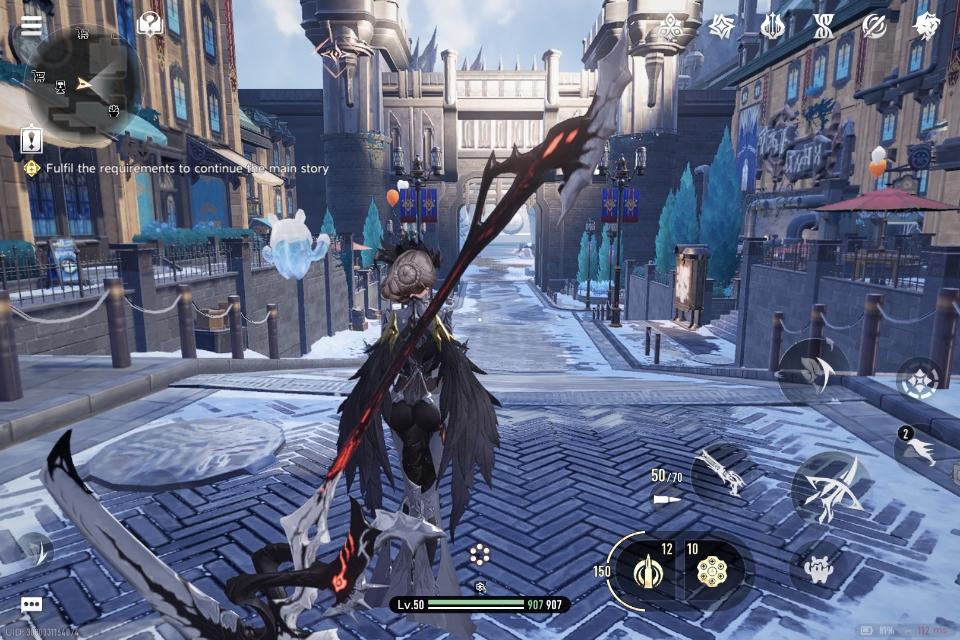Open the hamburger main menu

coord(32,25)
